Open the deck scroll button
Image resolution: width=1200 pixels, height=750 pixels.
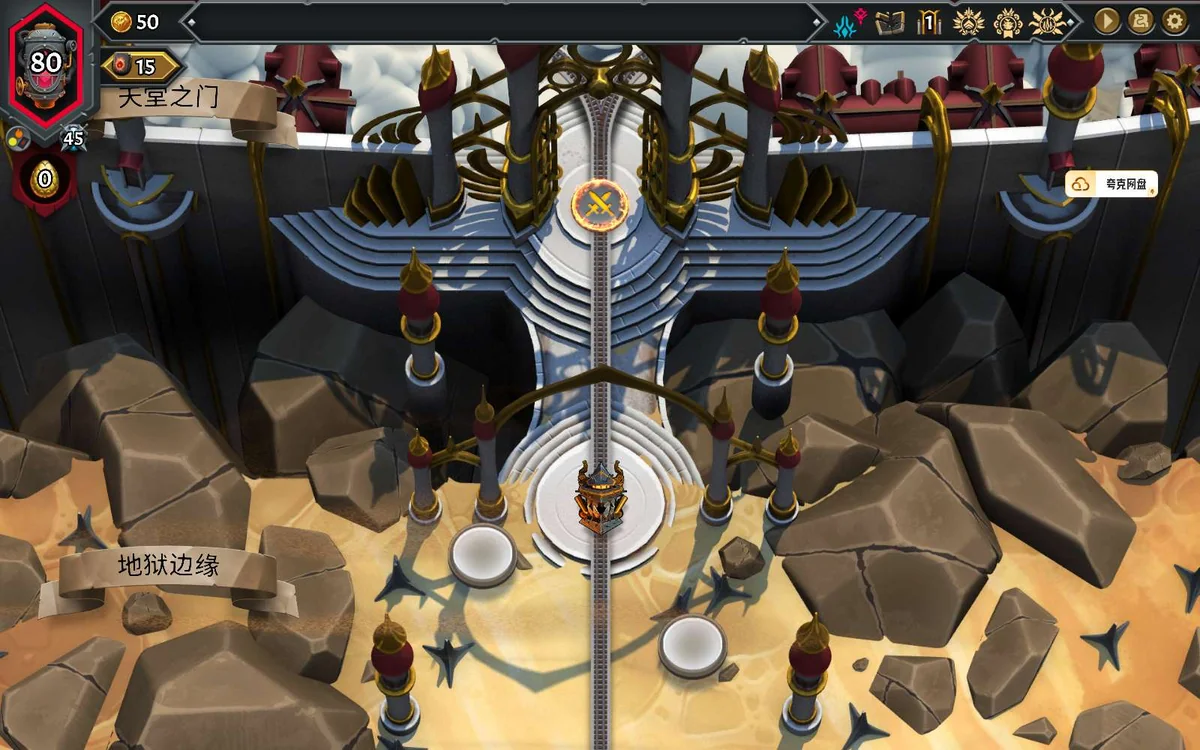(1140, 21)
